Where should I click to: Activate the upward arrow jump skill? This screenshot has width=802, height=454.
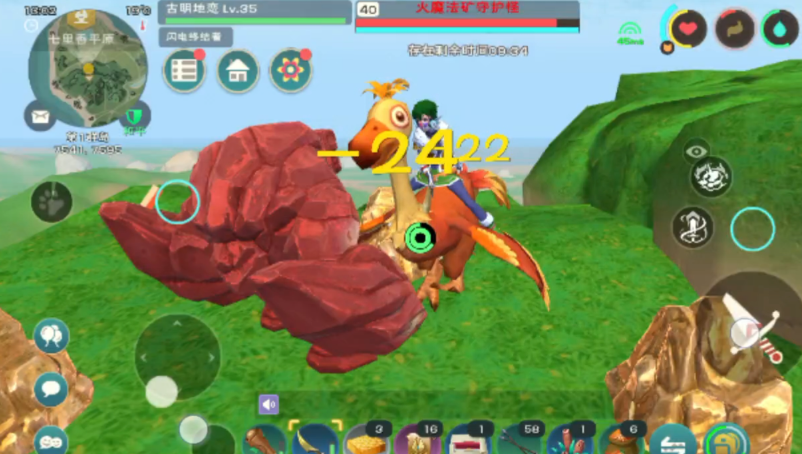point(693,227)
